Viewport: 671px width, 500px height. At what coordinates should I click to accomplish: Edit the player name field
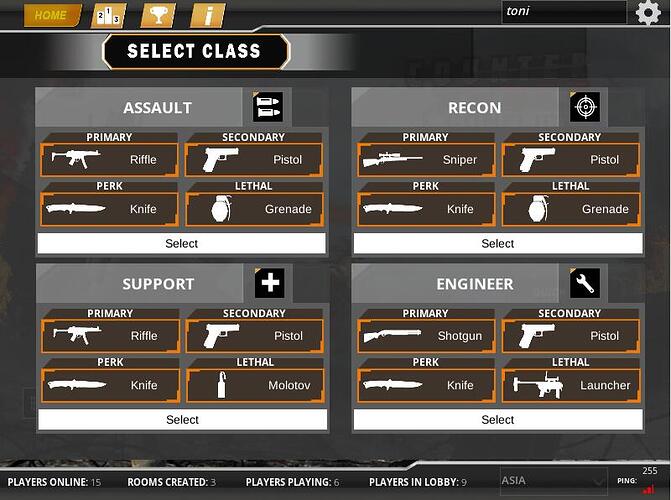tap(563, 12)
